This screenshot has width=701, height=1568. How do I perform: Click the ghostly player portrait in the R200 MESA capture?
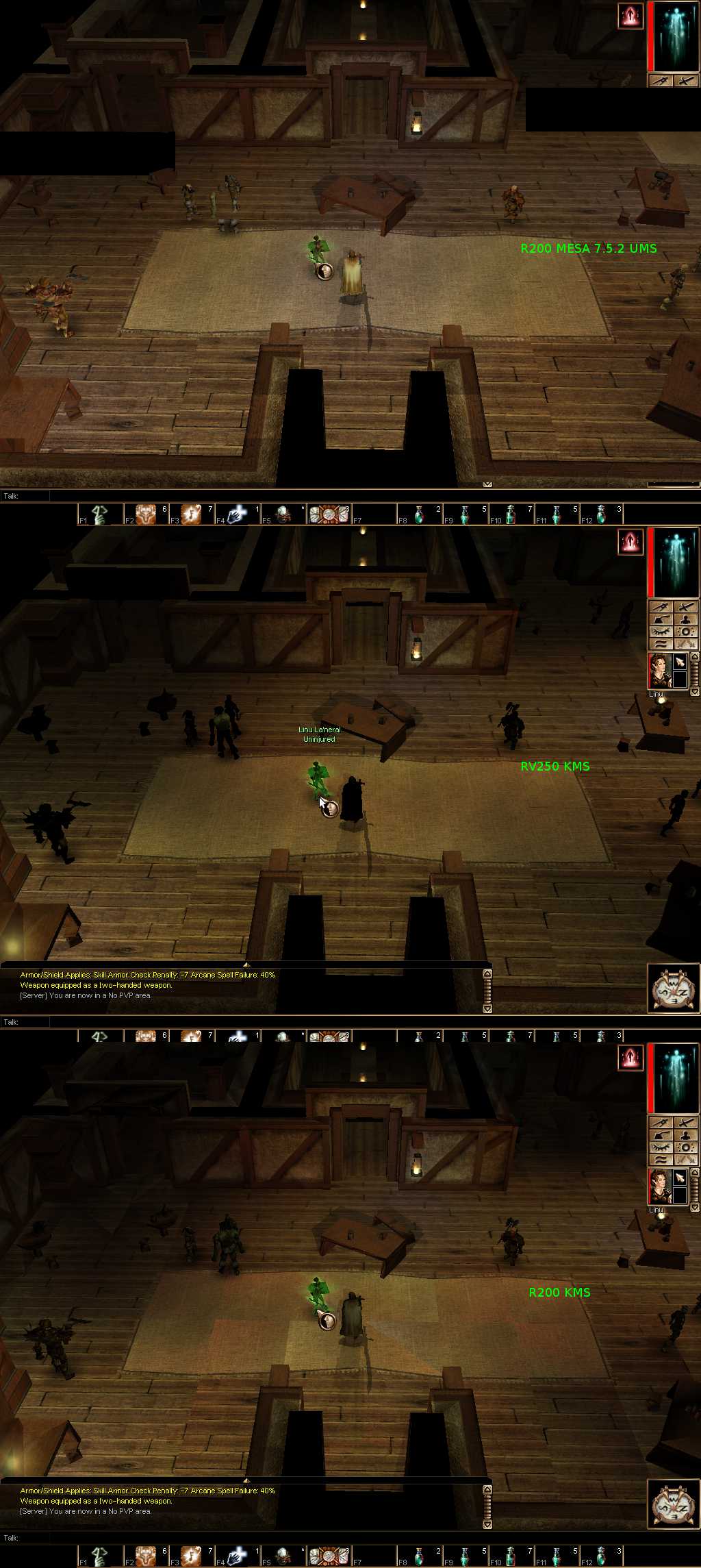click(x=675, y=37)
